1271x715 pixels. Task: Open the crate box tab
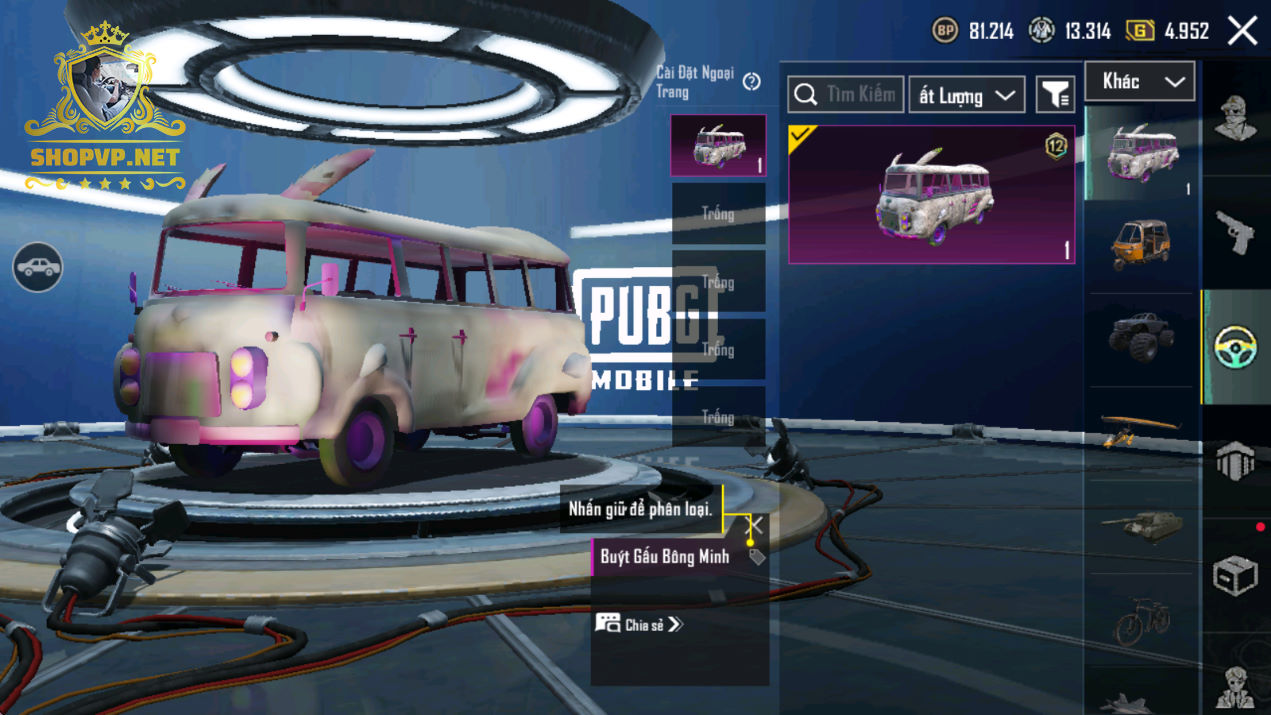click(x=1235, y=575)
